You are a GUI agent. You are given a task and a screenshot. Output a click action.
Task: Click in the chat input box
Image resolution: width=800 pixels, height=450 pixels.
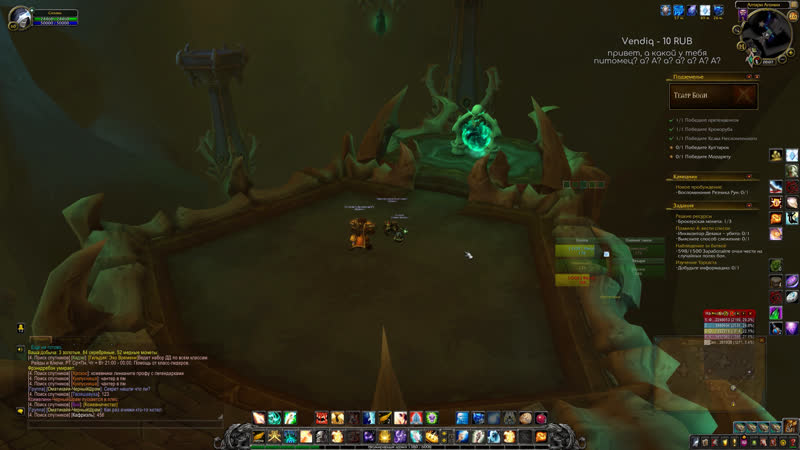pyautogui.click(x=120, y=424)
